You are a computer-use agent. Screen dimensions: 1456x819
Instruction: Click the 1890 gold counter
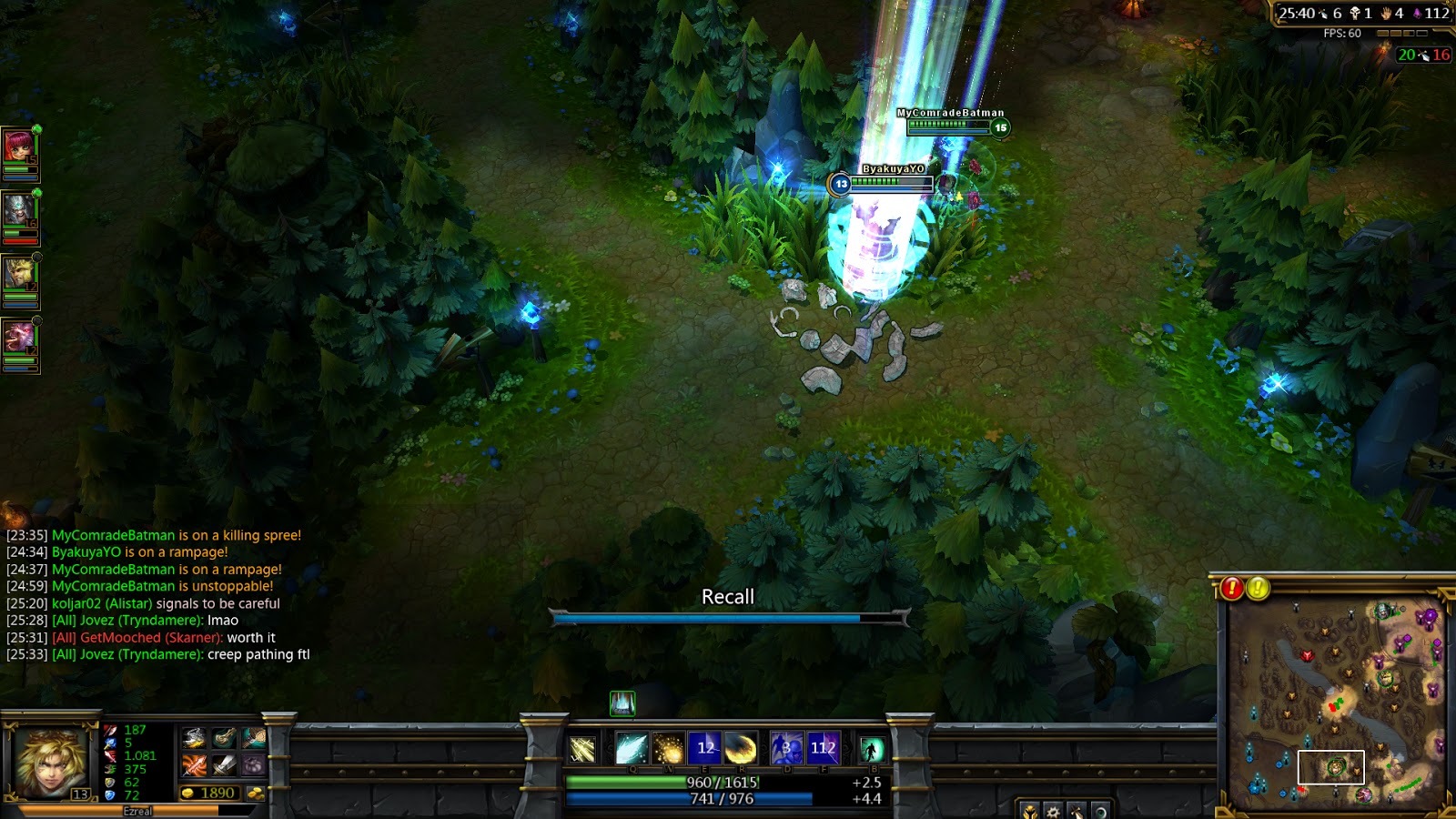tap(212, 792)
